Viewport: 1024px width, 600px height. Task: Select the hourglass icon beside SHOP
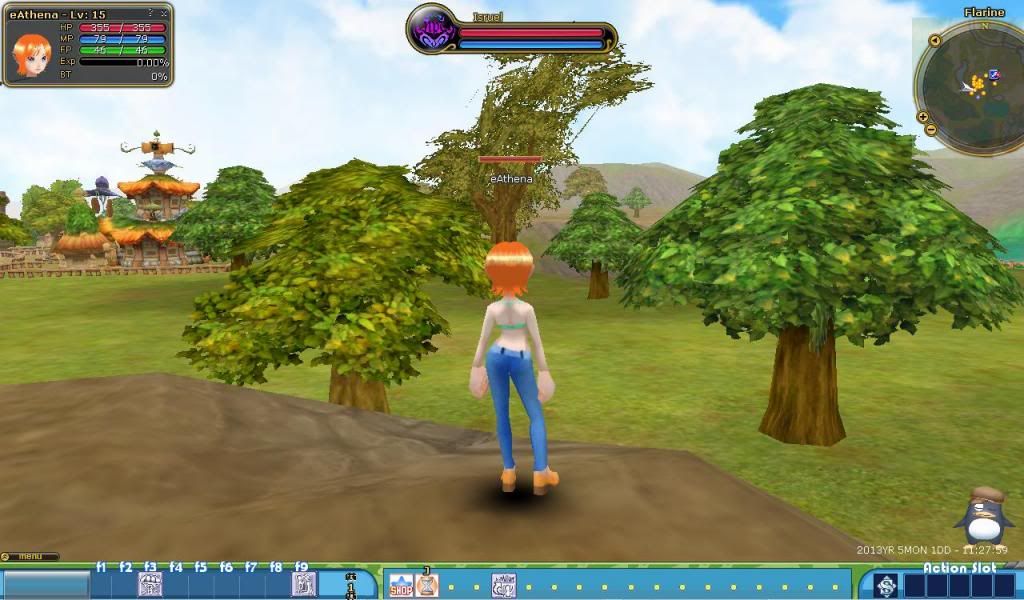point(427,584)
